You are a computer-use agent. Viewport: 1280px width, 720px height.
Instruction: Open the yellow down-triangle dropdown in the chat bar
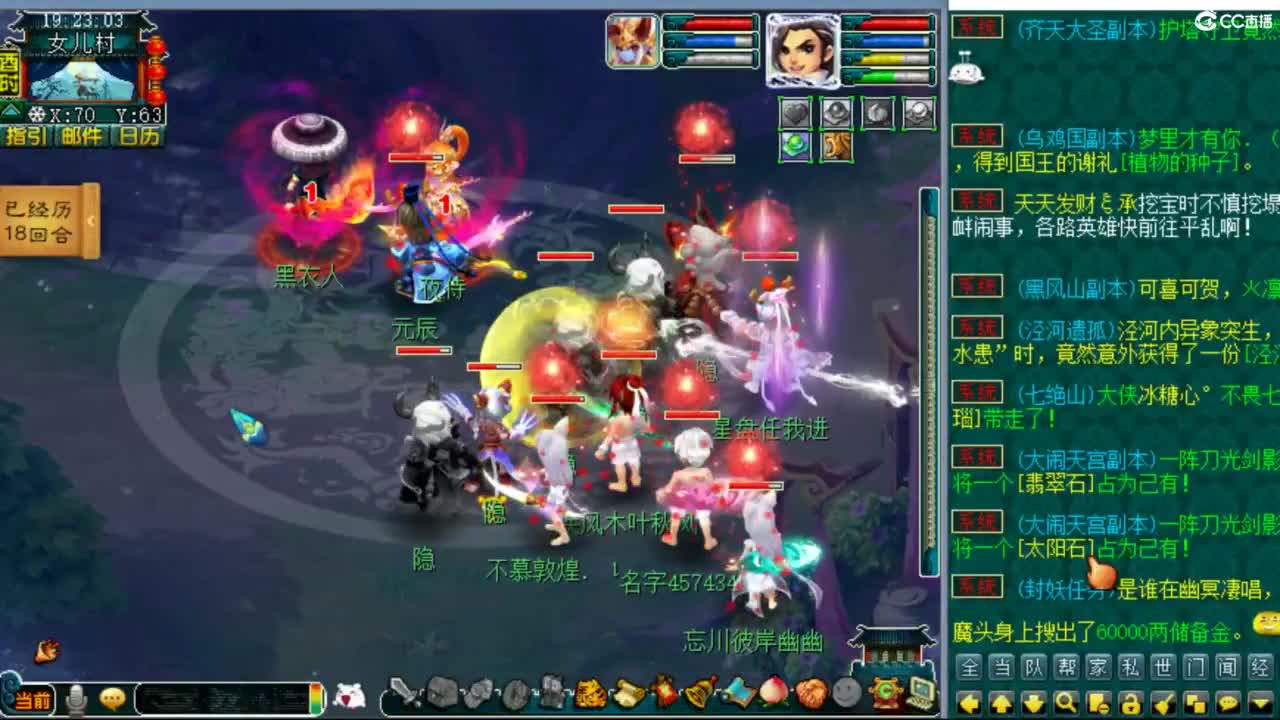[1260, 701]
